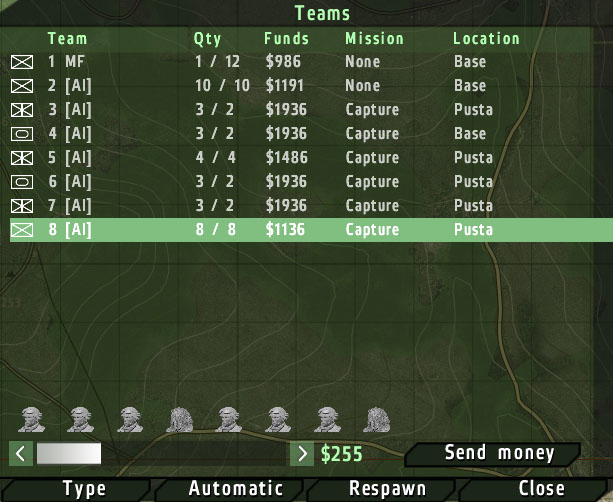Select team 1 MF row
The width and height of the screenshot is (613, 502).
(300, 62)
